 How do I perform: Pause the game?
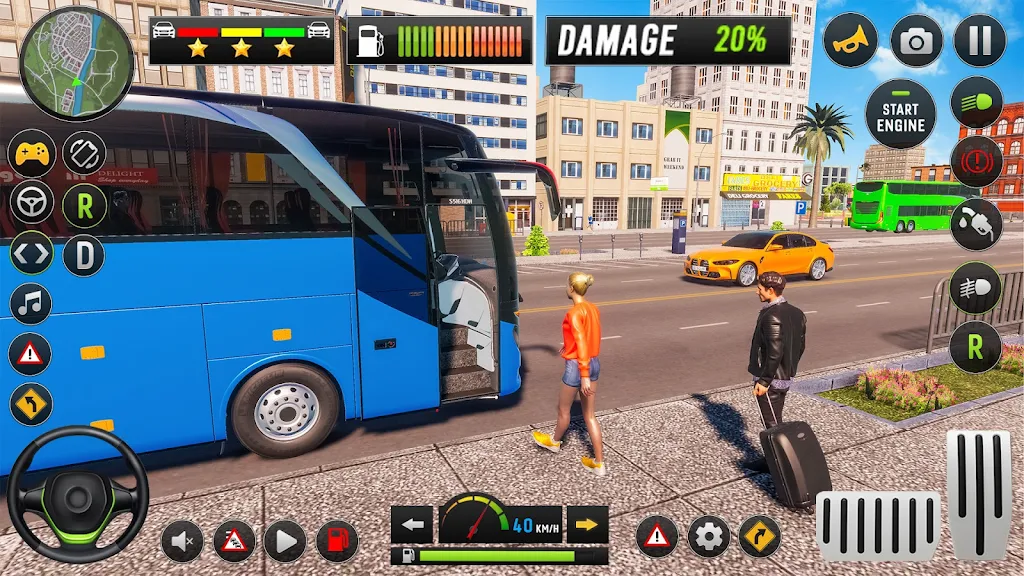tap(979, 41)
